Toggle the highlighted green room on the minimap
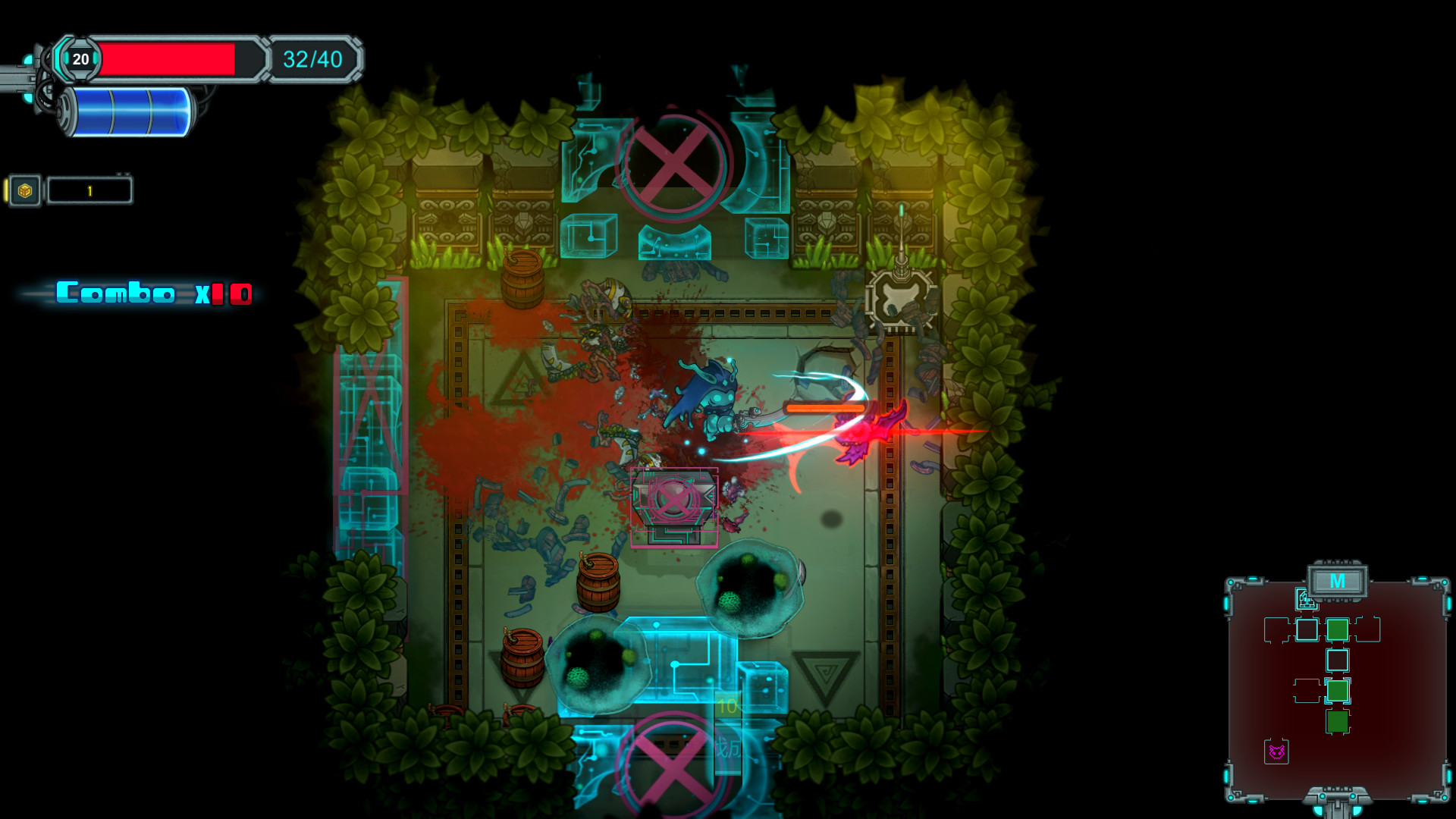This screenshot has height=819, width=1456. tap(1338, 691)
